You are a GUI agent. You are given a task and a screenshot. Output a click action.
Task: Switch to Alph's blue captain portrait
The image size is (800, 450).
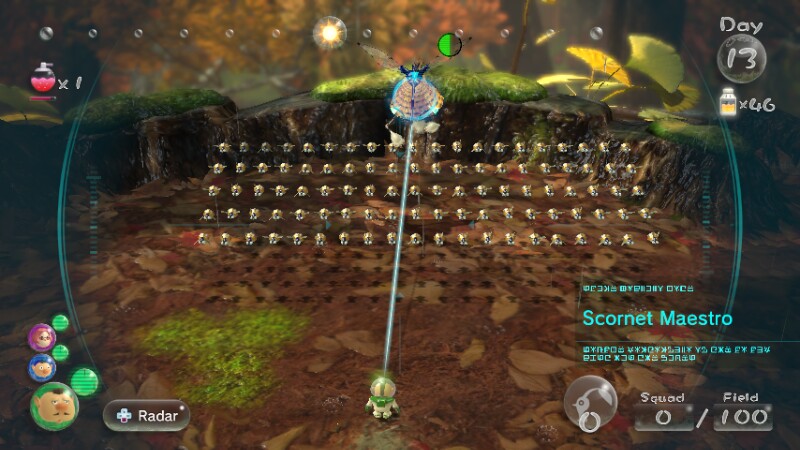point(42,367)
